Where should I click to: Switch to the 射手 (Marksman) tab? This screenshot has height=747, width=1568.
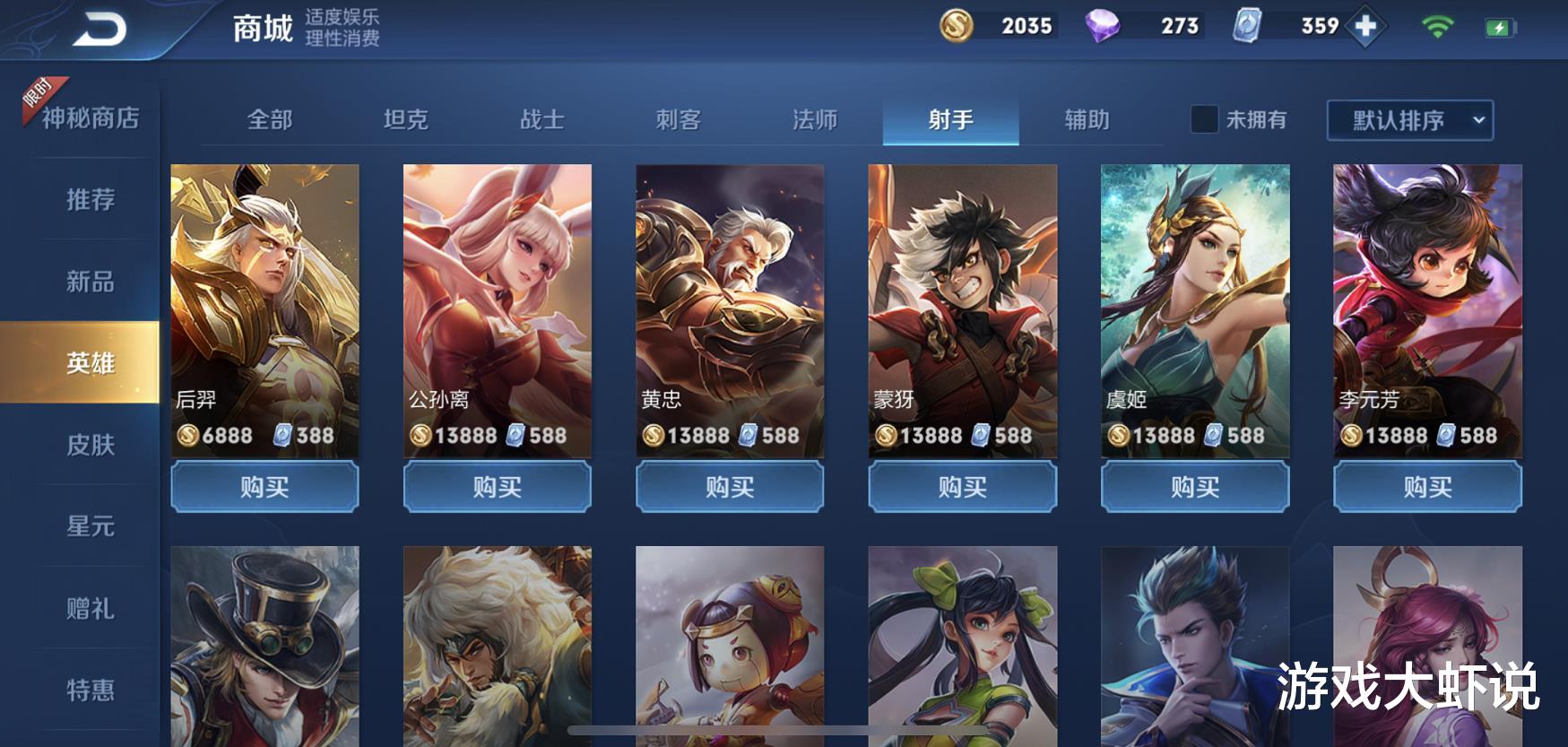tap(952, 119)
